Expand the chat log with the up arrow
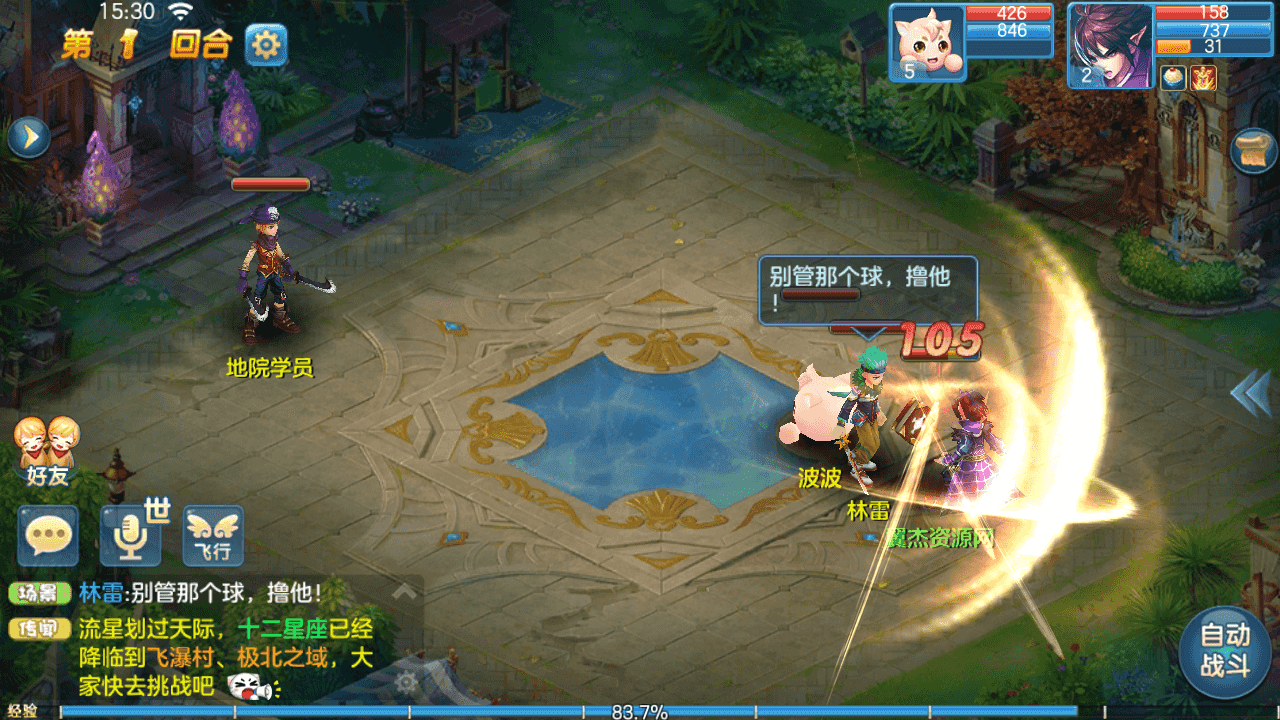1280x720 pixels. click(x=404, y=591)
